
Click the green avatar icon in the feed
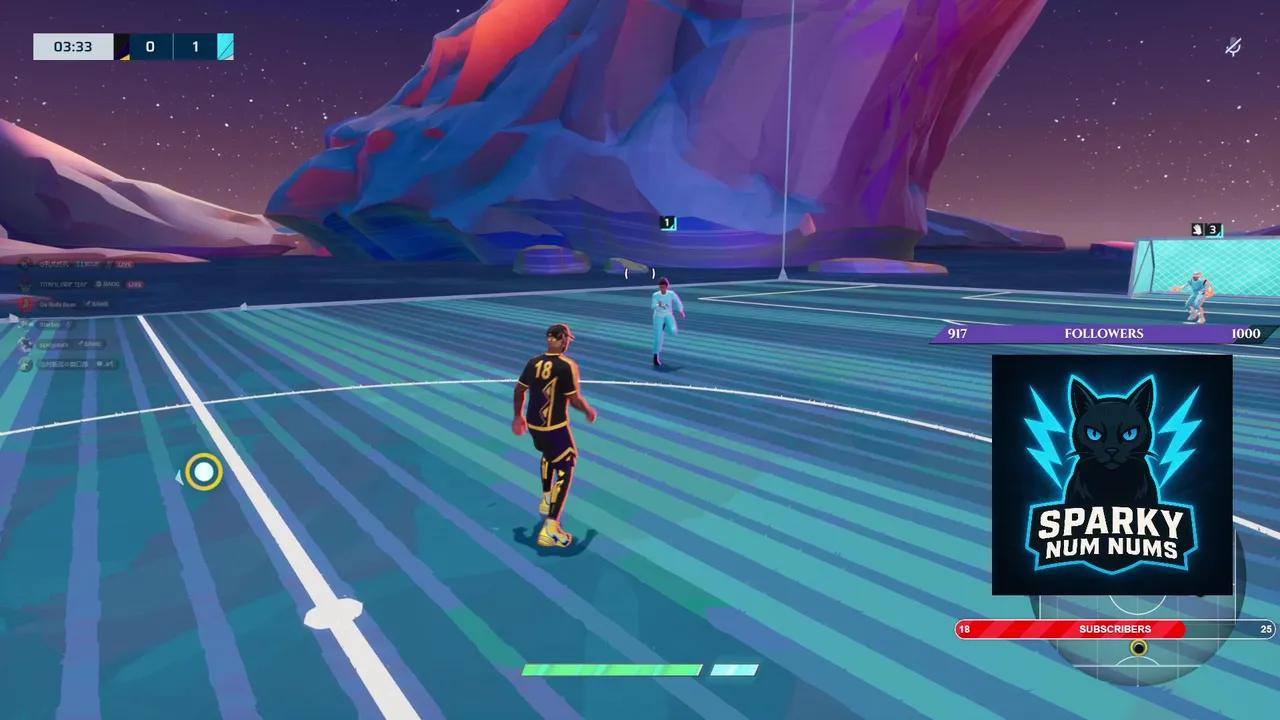click(x=25, y=363)
